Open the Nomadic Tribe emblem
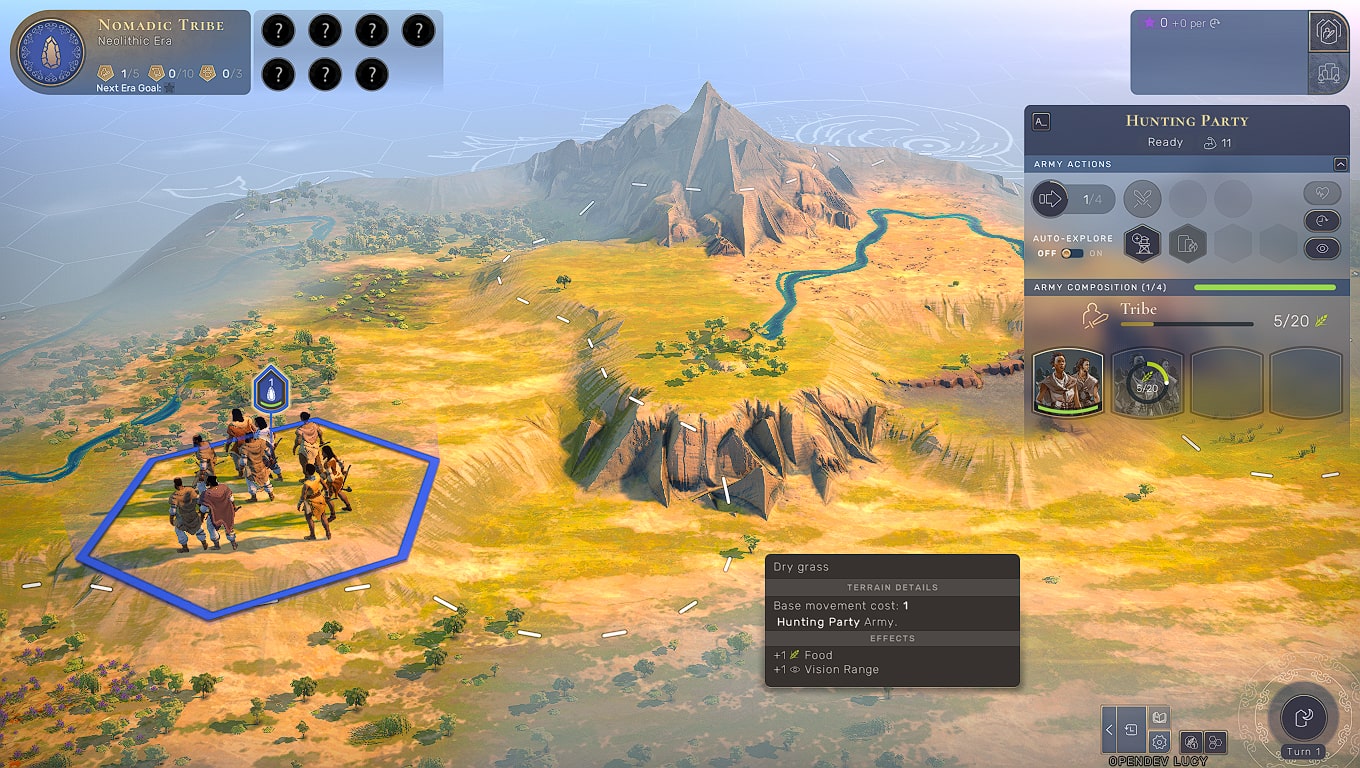Viewport: 1360px width, 768px height. click(x=46, y=52)
